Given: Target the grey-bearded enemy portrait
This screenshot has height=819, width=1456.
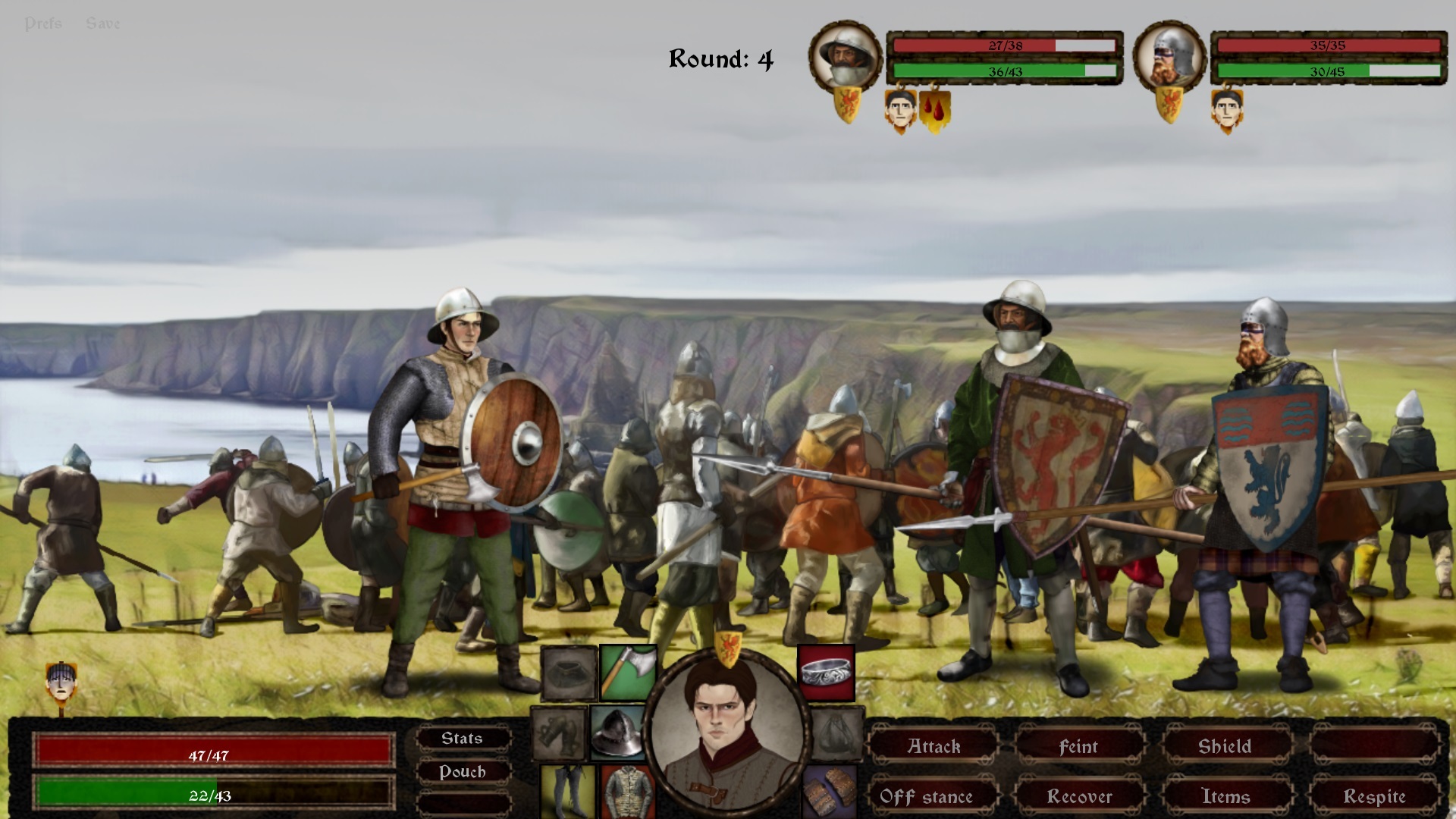Looking at the screenshot, I should tap(846, 57).
